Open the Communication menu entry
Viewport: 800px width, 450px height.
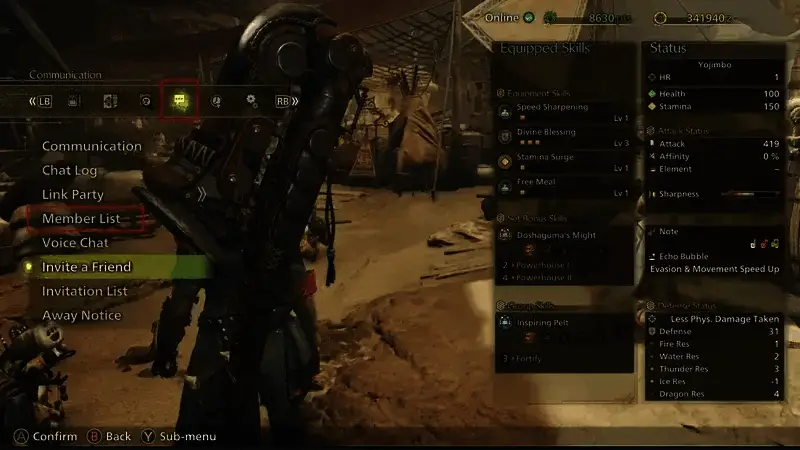pos(92,146)
